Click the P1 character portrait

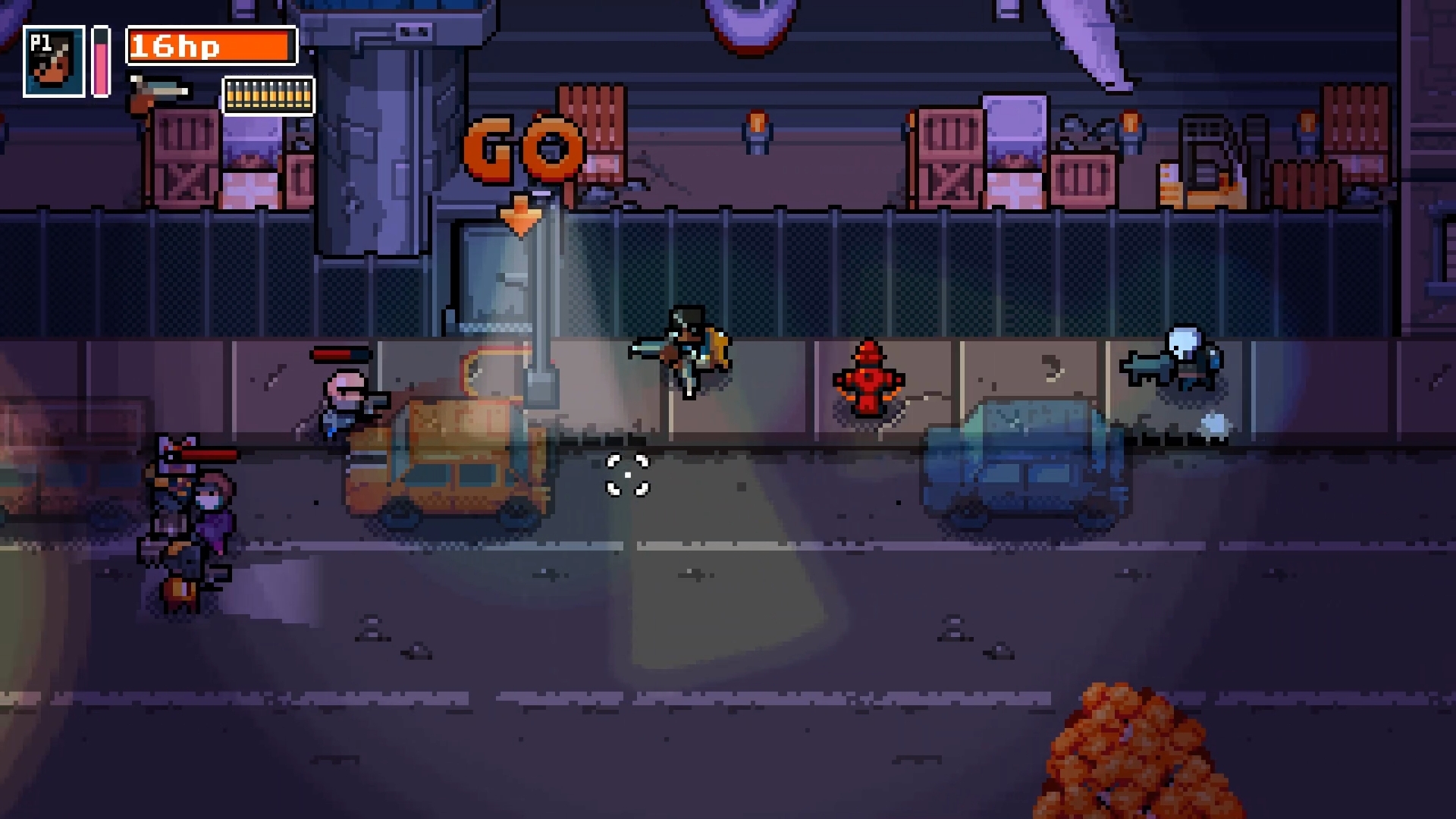(x=55, y=61)
